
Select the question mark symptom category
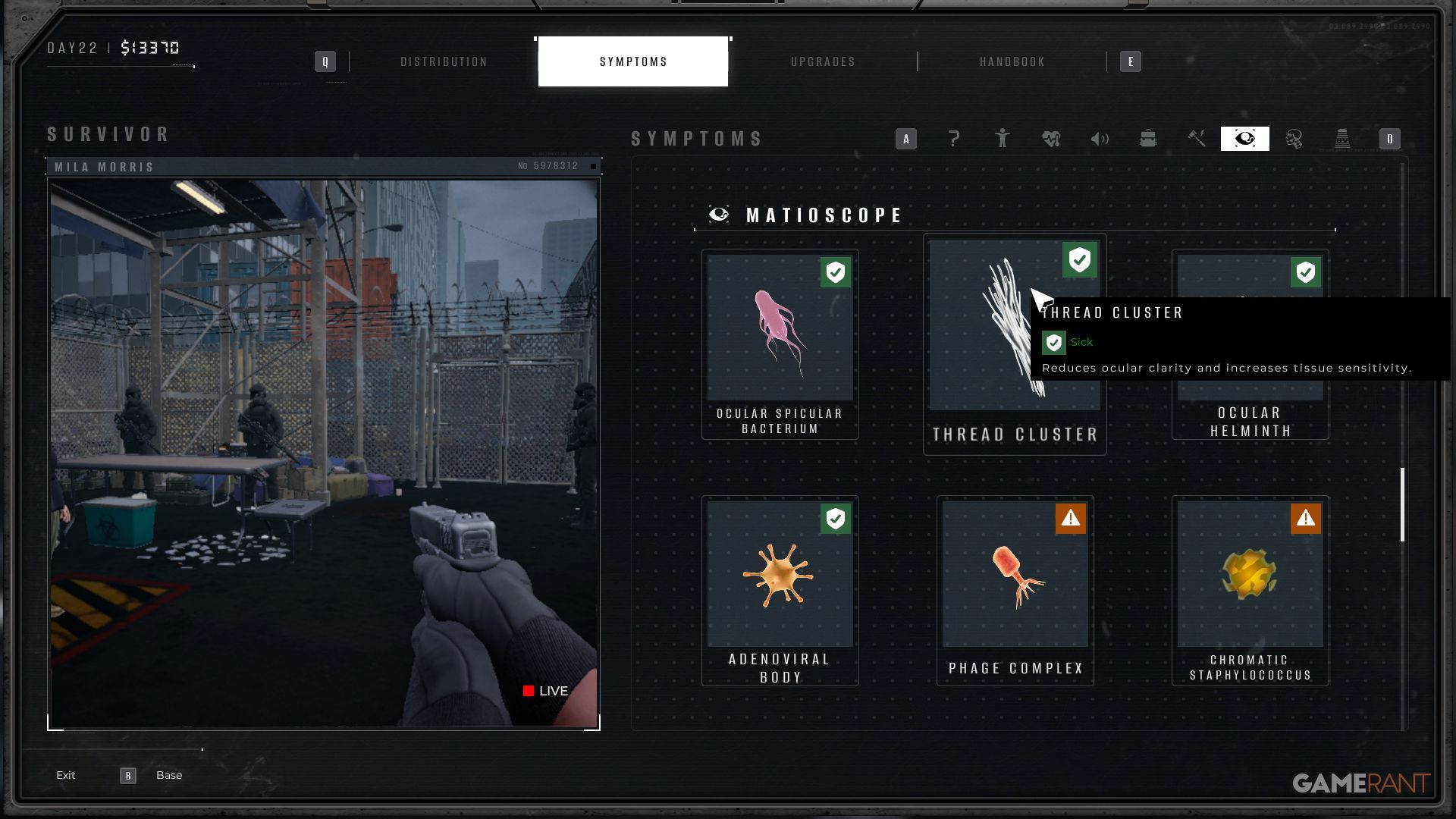click(954, 139)
